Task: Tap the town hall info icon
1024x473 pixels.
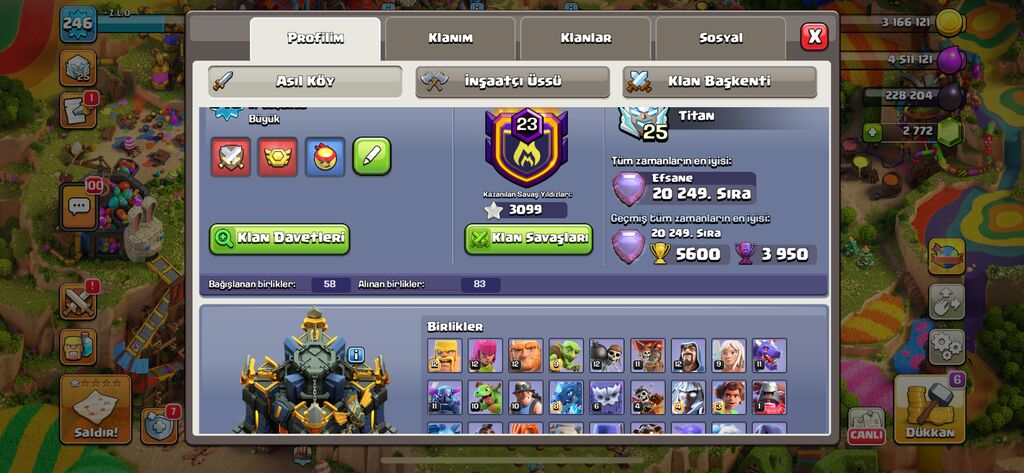Action: pos(356,354)
